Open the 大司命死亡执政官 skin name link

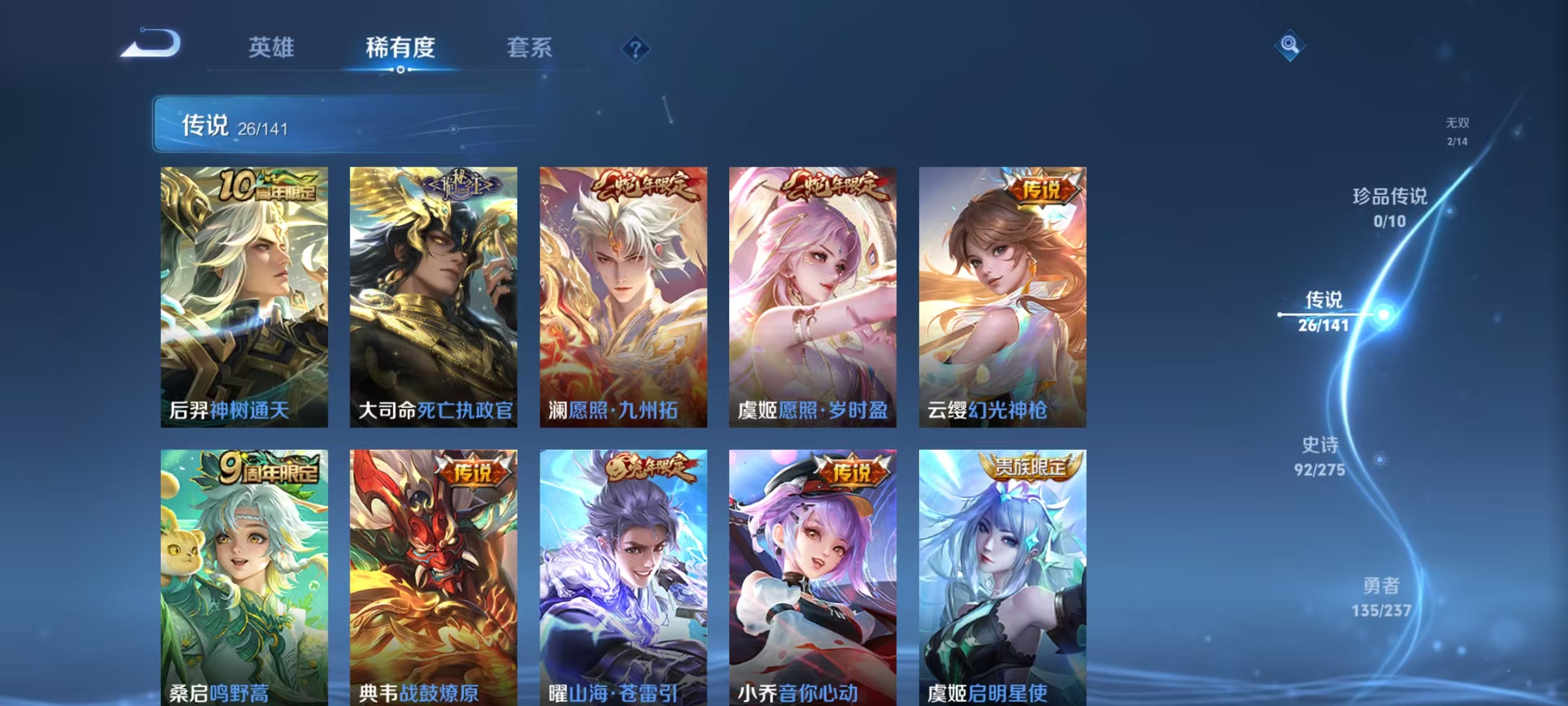coord(436,411)
